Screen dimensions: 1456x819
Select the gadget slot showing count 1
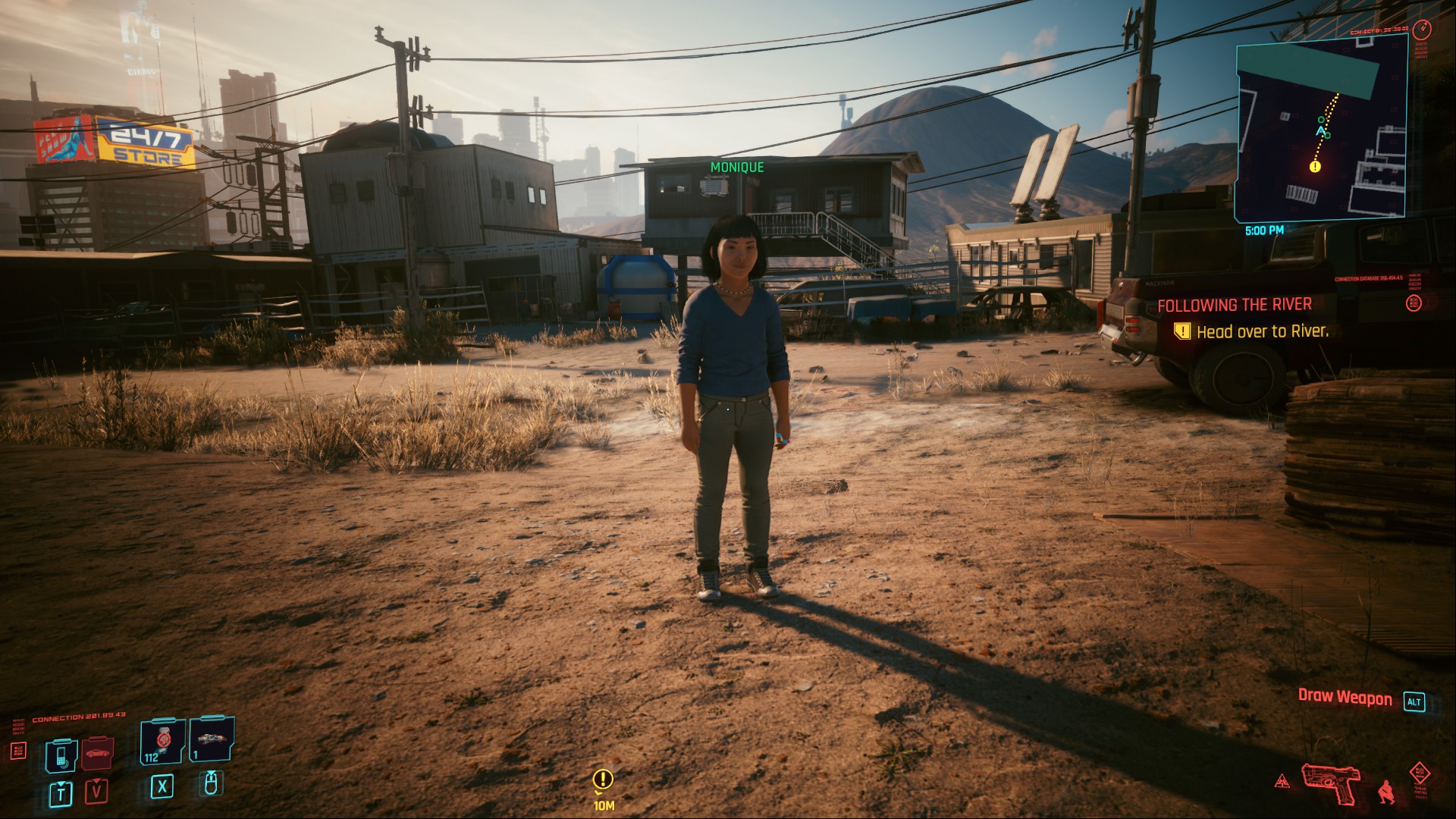click(x=211, y=740)
